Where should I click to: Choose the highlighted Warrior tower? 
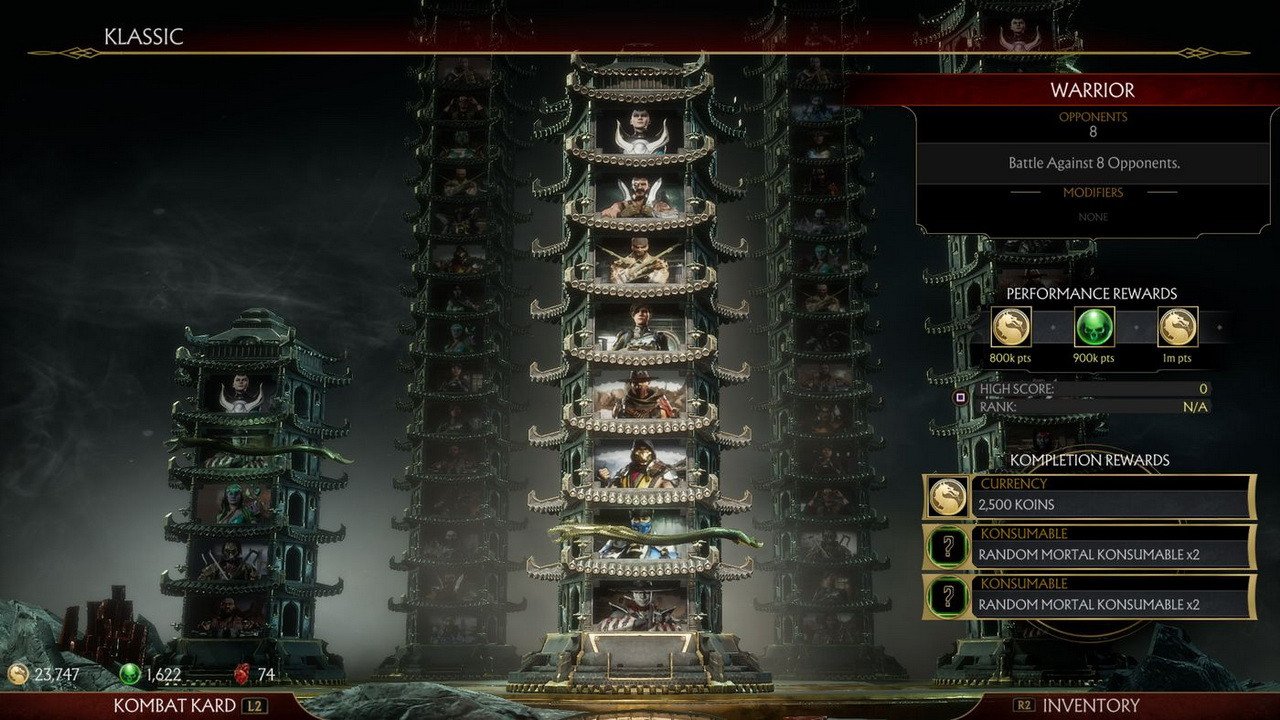tap(640, 380)
